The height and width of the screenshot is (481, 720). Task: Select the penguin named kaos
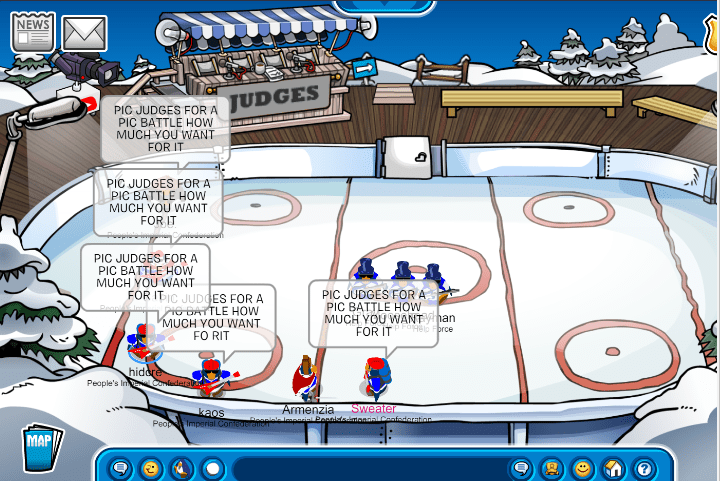(x=211, y=380)
